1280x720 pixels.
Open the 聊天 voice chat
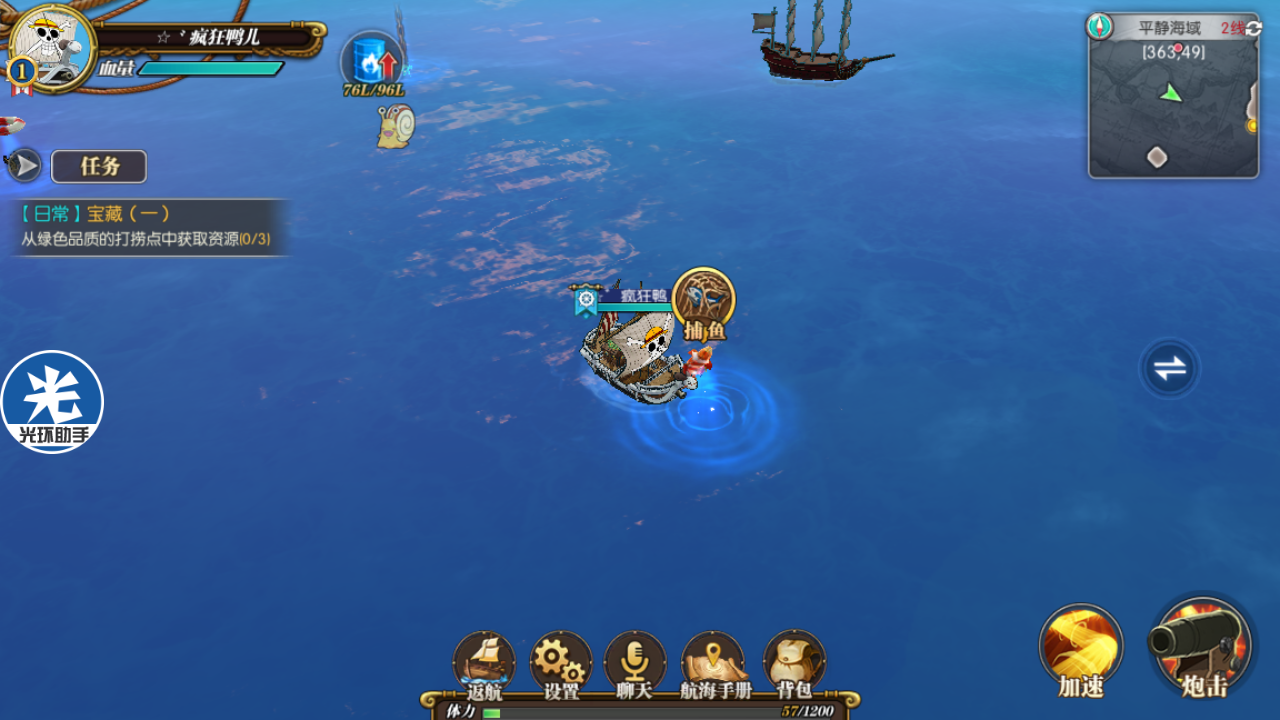[x=635, y=664]
